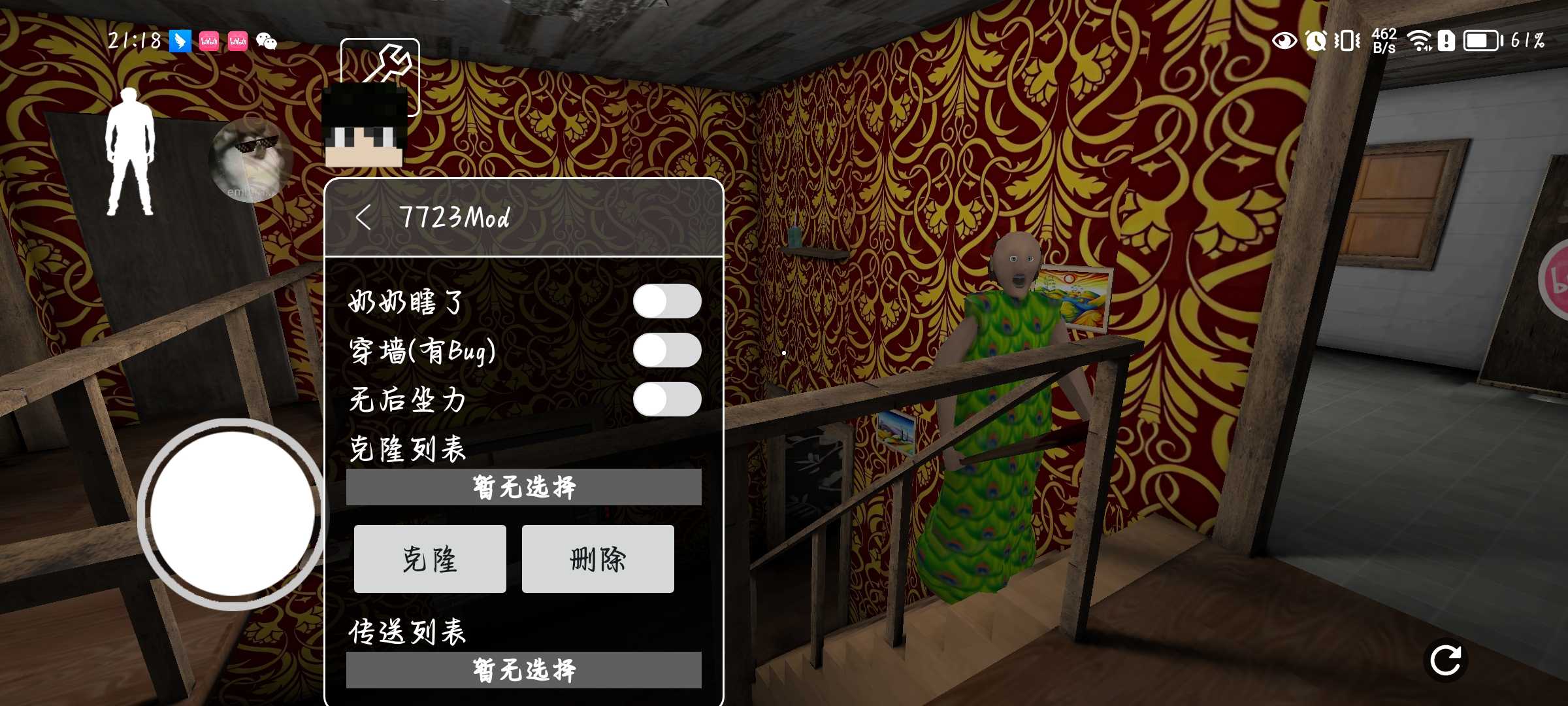Image resolution: width=1568 pixels, height=706 pixels.
Task: Tap the first bilibili notification icon
Action: (209, 41)
